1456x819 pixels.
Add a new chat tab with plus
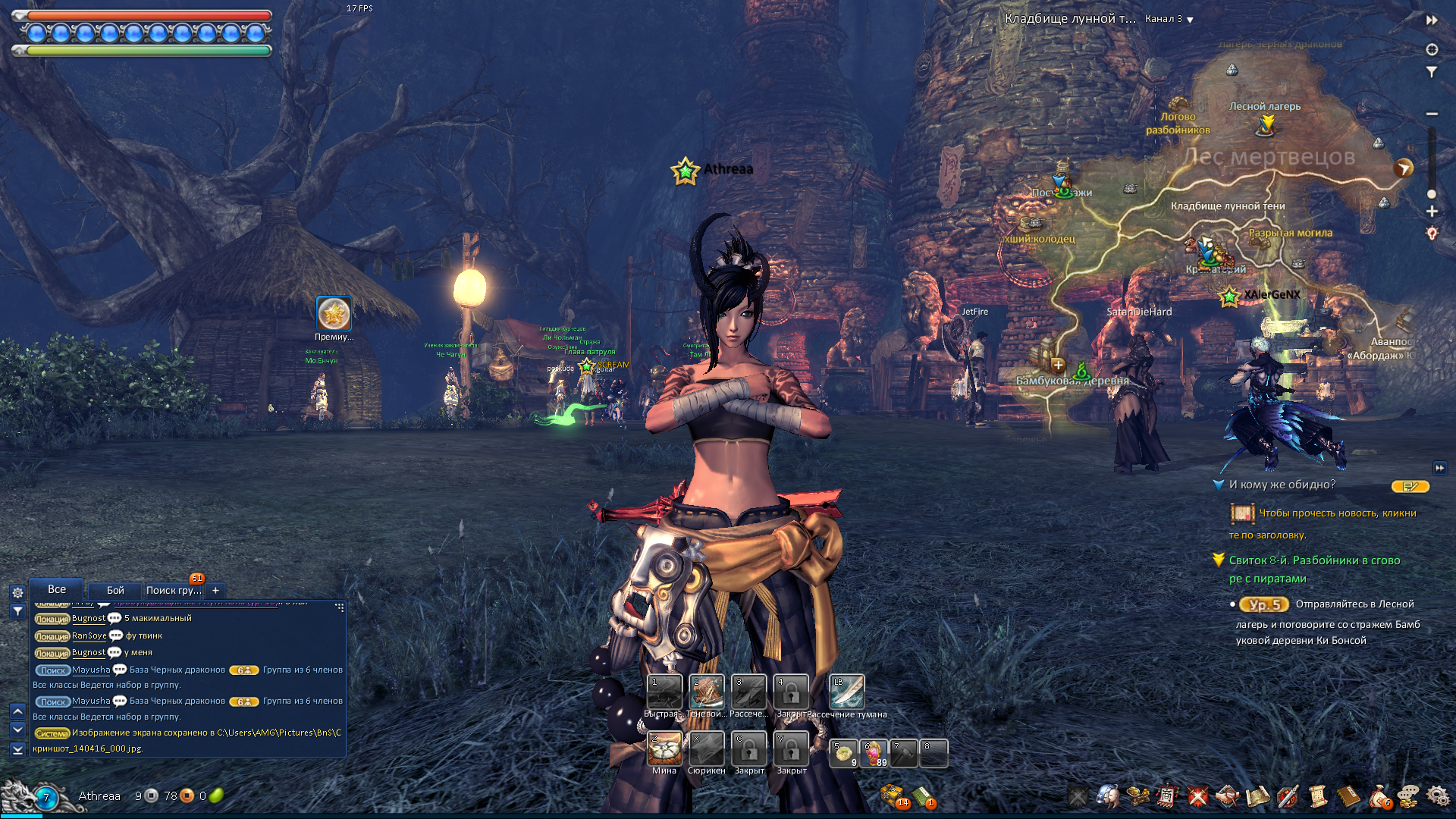215,590
